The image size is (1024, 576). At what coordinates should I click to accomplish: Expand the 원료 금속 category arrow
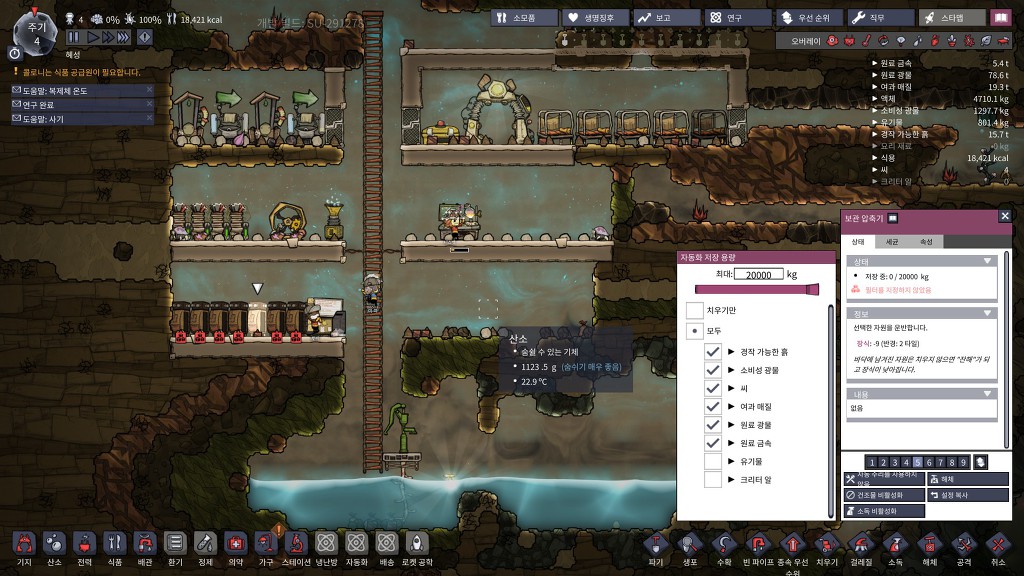(731, 443)
